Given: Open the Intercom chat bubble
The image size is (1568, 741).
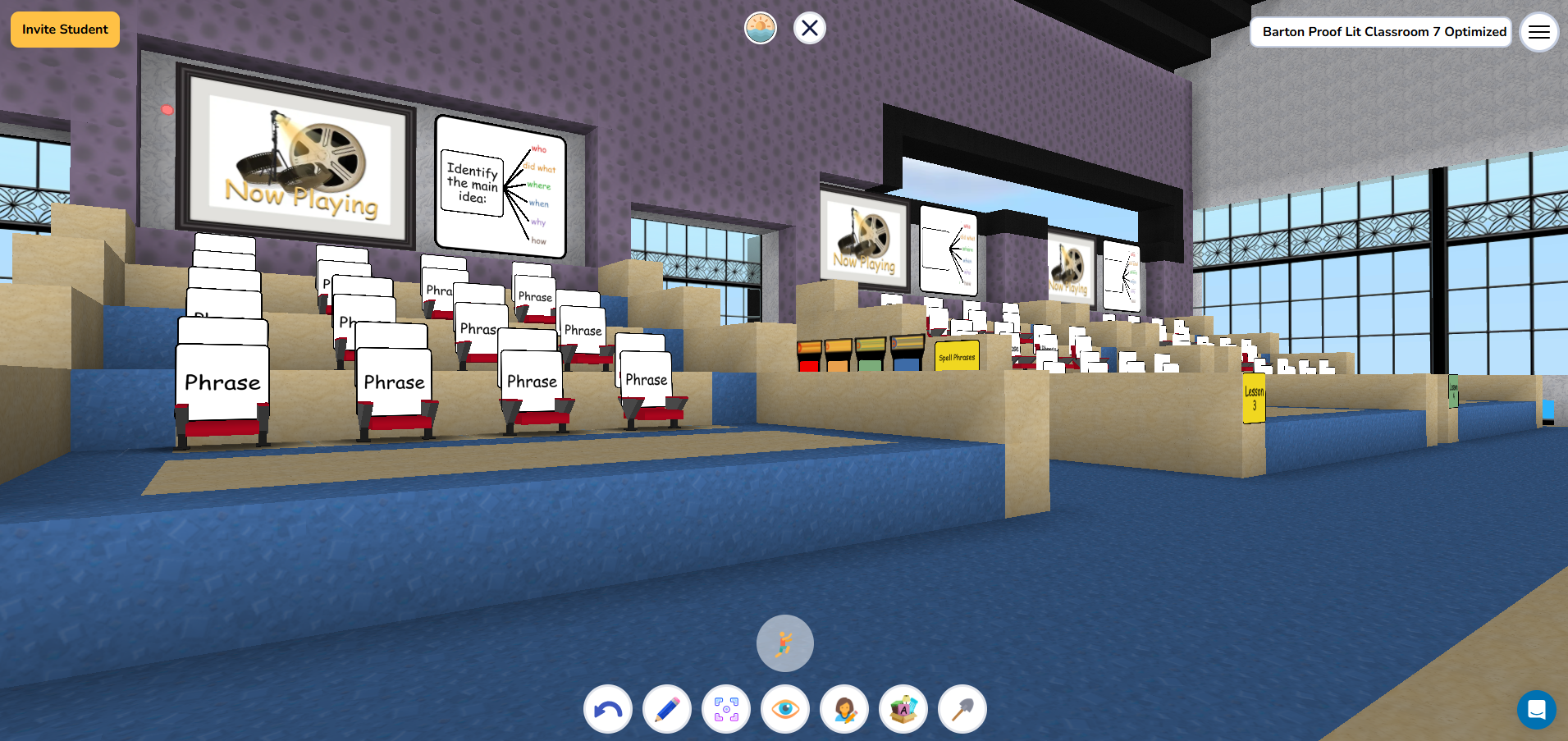Looking at the screenshot, I should click(1538, 711).
